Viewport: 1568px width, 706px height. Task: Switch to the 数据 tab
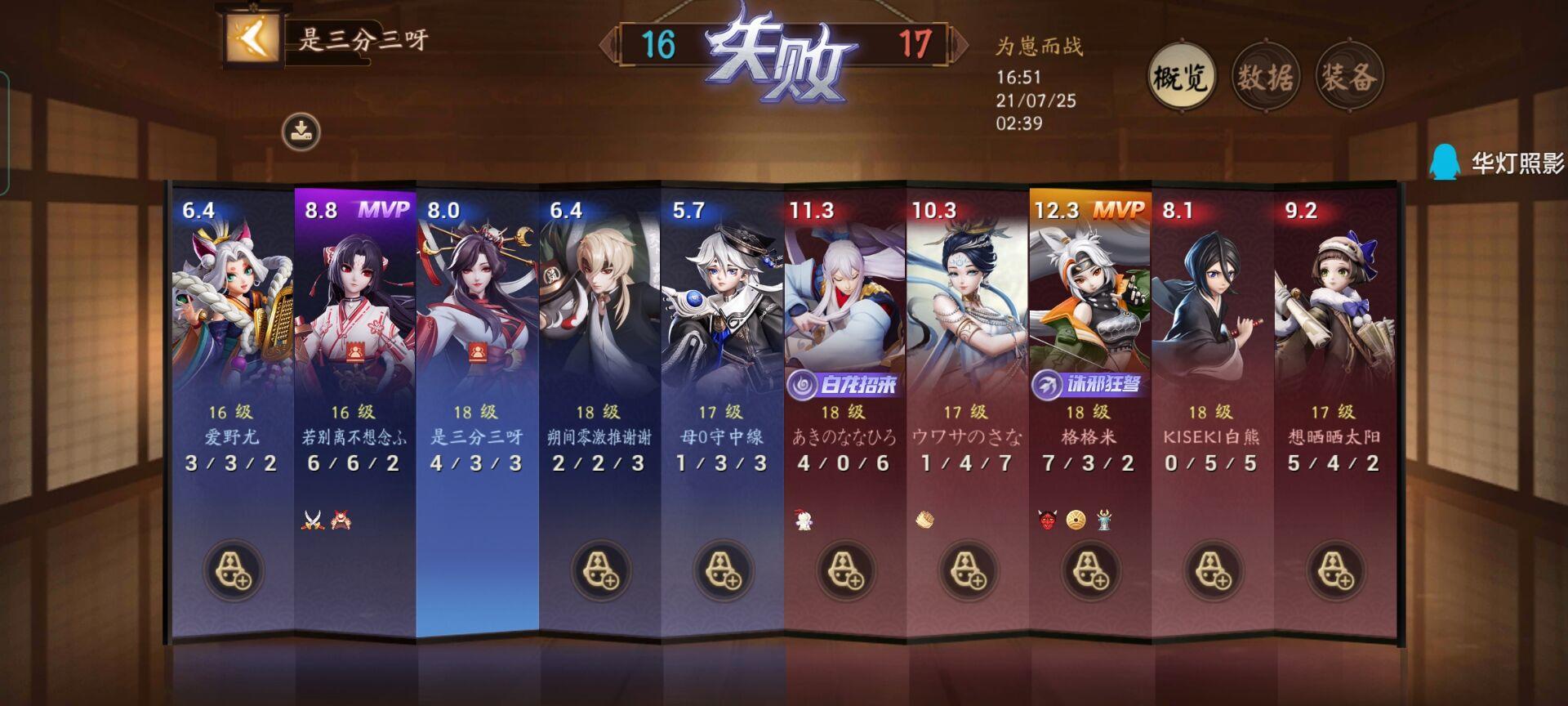(1266, 75)
